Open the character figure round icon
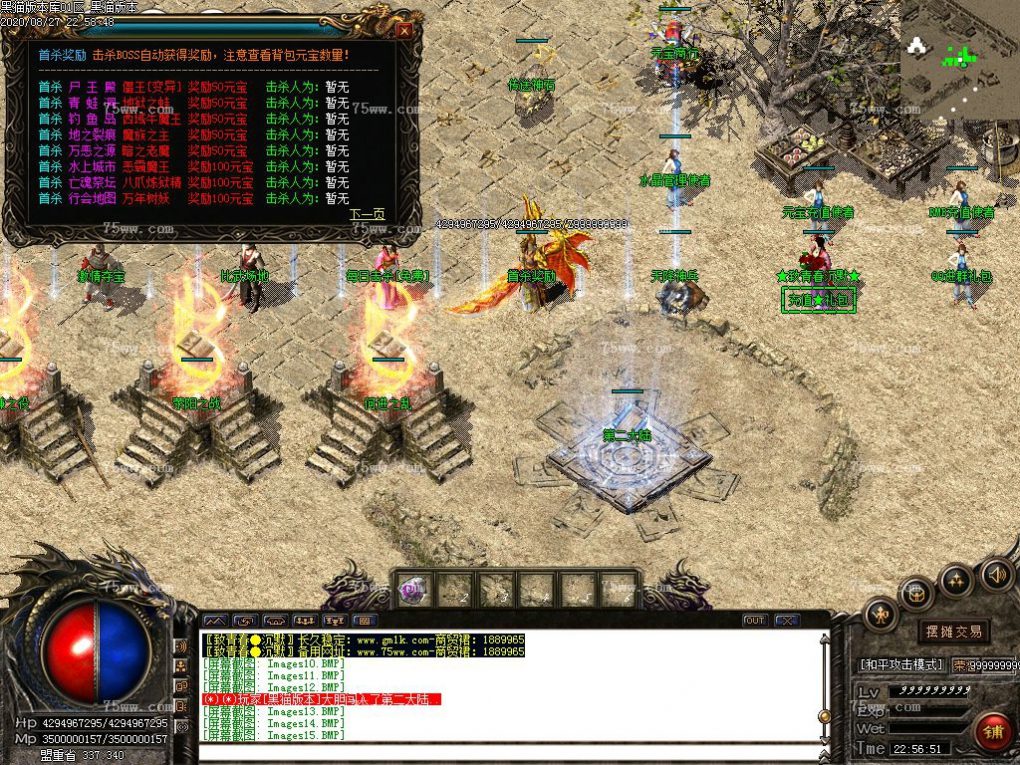The width and height of the screenshot is (1020, 765). click(880, 614)
